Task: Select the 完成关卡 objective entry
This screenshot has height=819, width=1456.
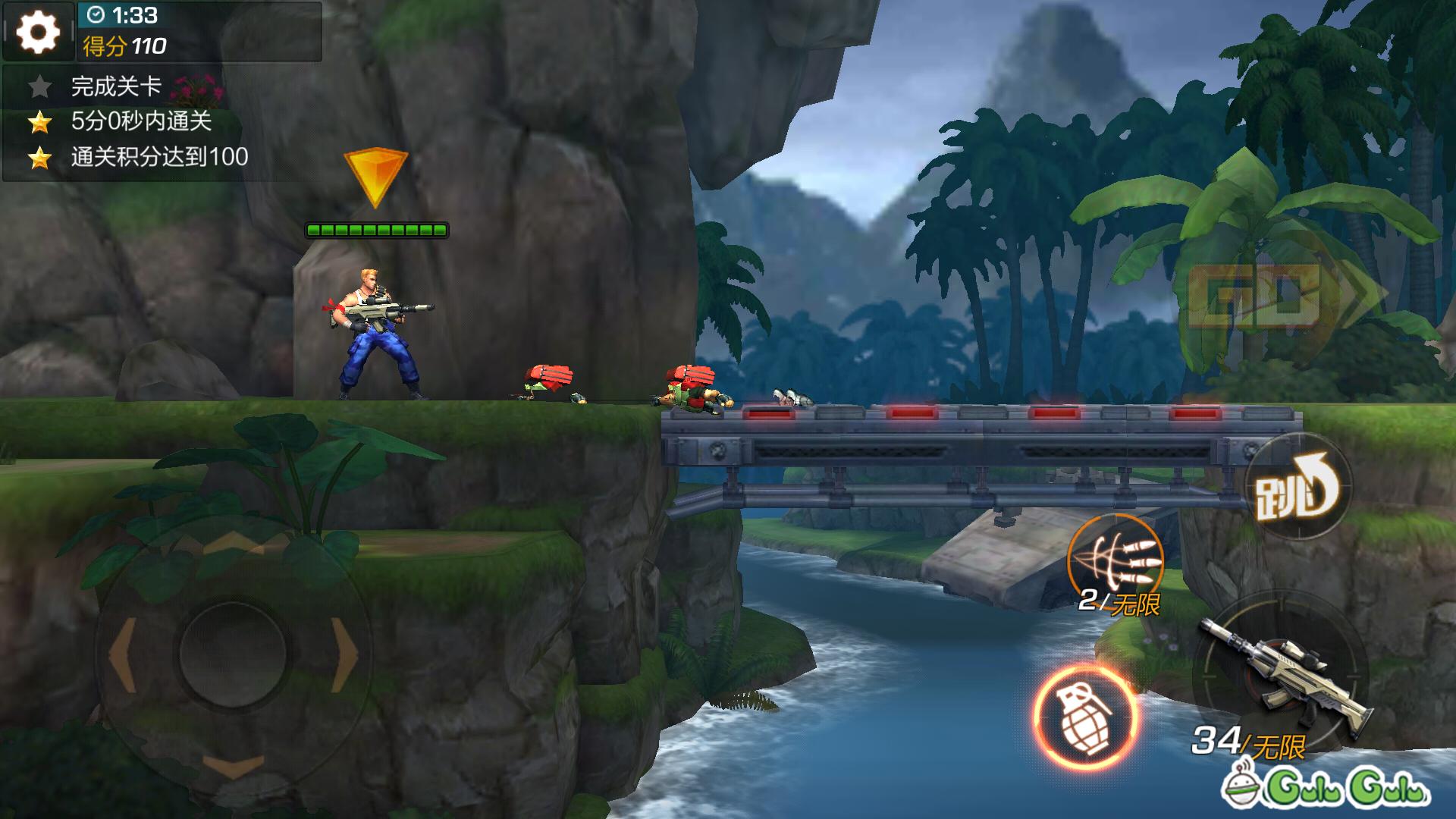Action: pyautogui.click(x=116, y=86)
